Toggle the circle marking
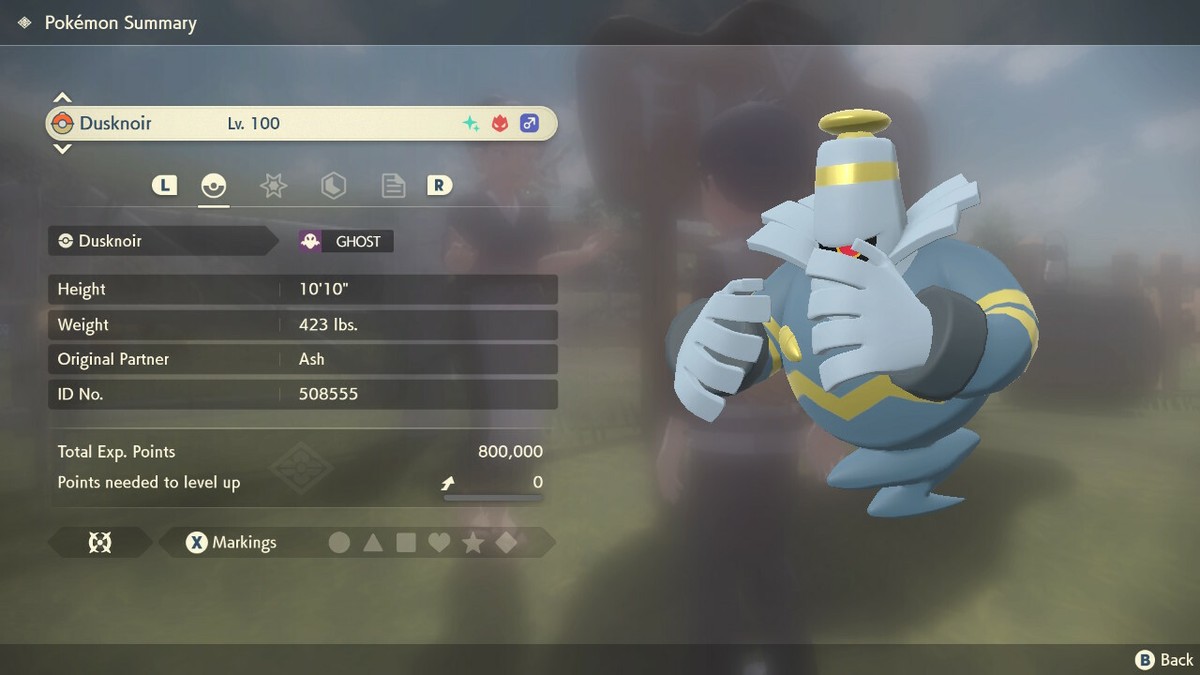Screen dimensions: 1200x675 340,542
